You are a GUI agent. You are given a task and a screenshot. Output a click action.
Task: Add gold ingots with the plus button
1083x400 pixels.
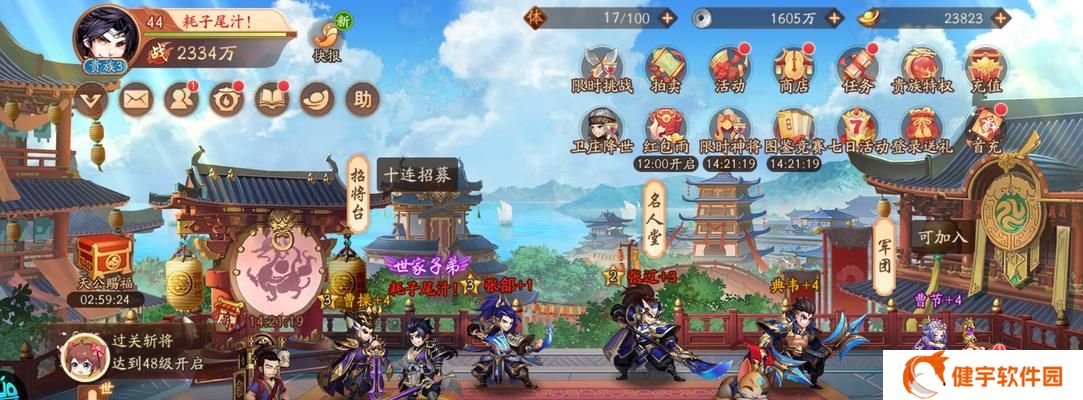coord(1003,18)
